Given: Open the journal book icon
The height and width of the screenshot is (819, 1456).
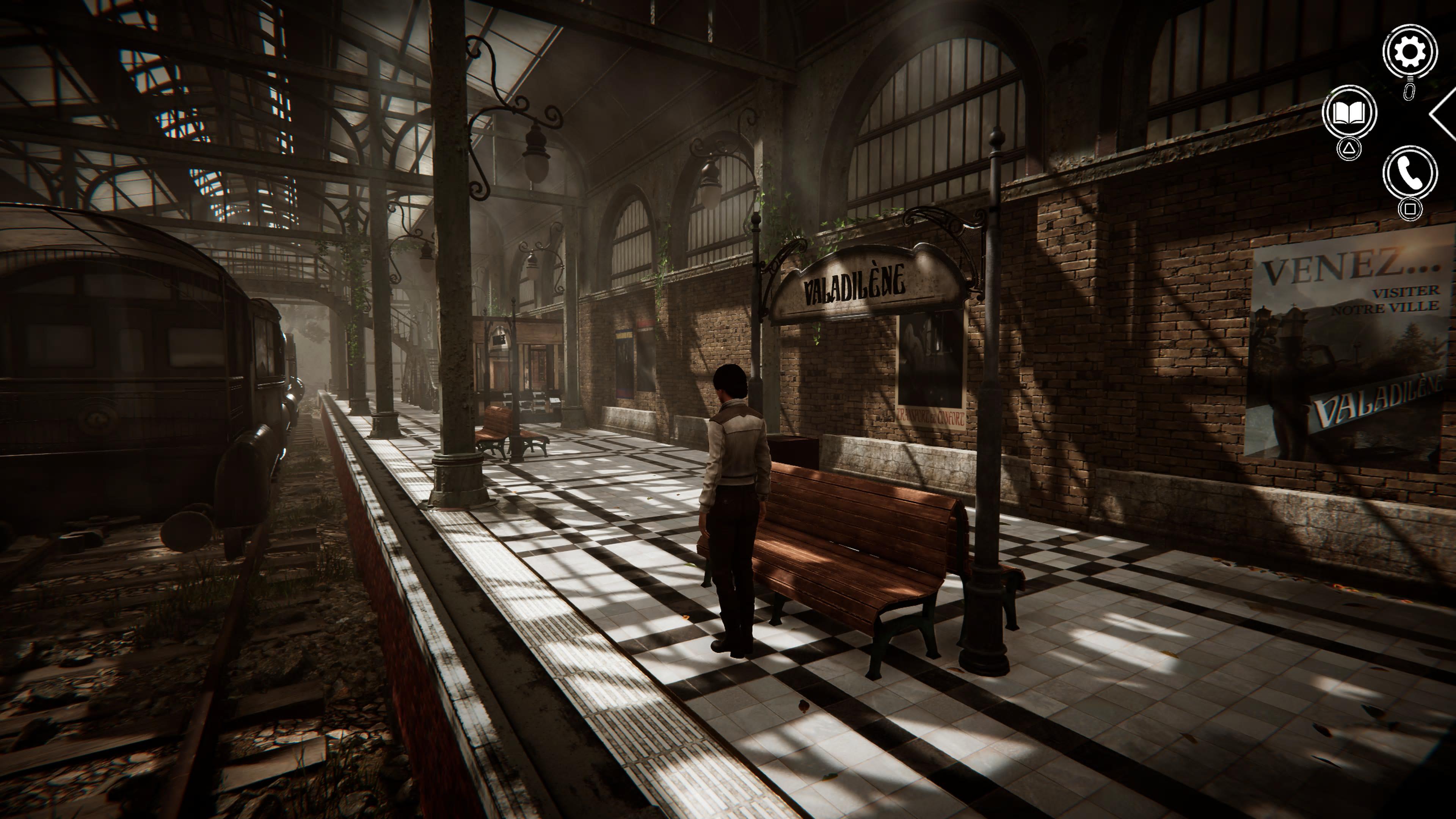Looking at the screenshot, I should tap(1349, 113).
